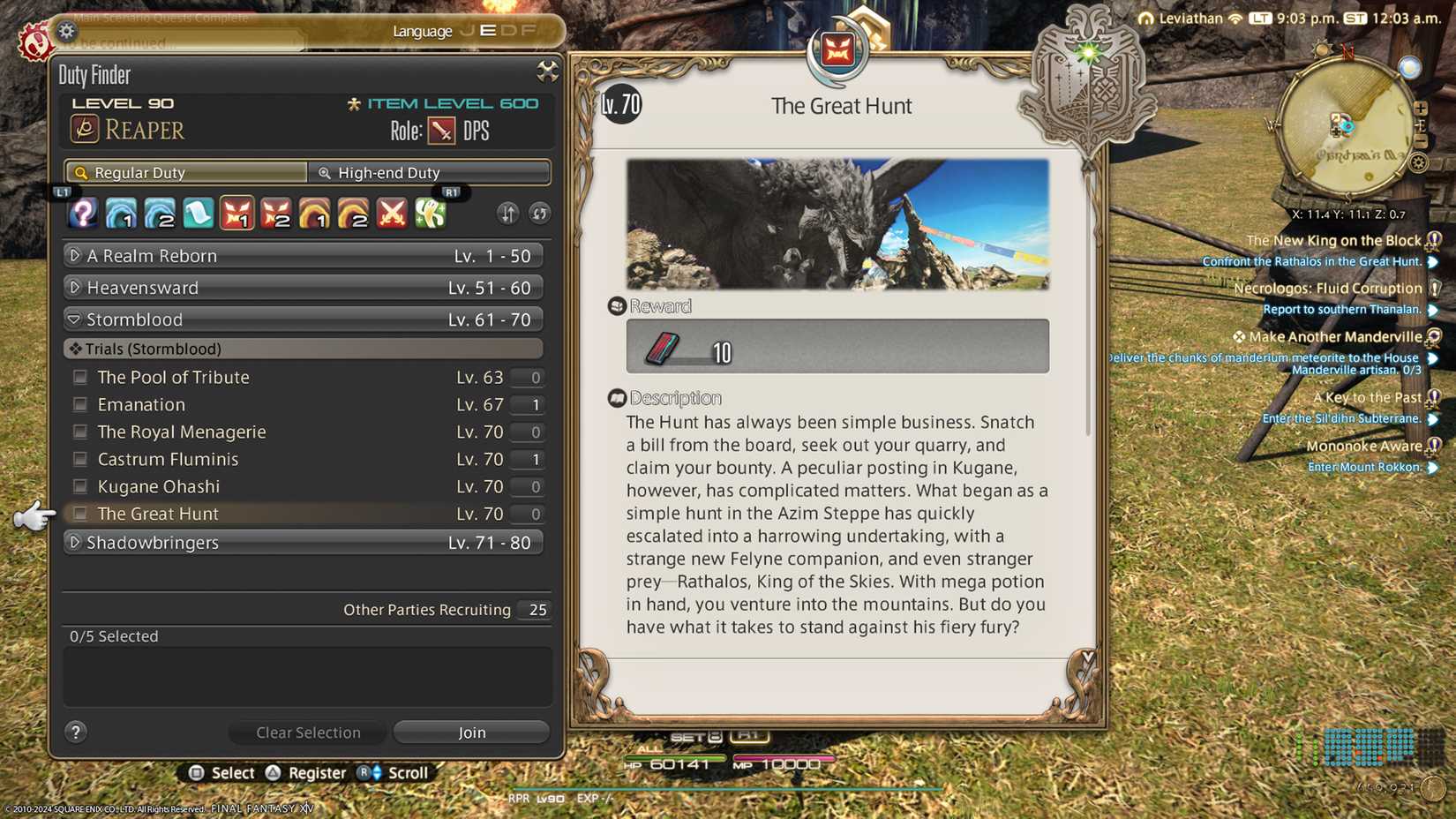1456x819 pixels.
Task: Select the PvP crossed swords filter icon
Action: click(391, 213)
